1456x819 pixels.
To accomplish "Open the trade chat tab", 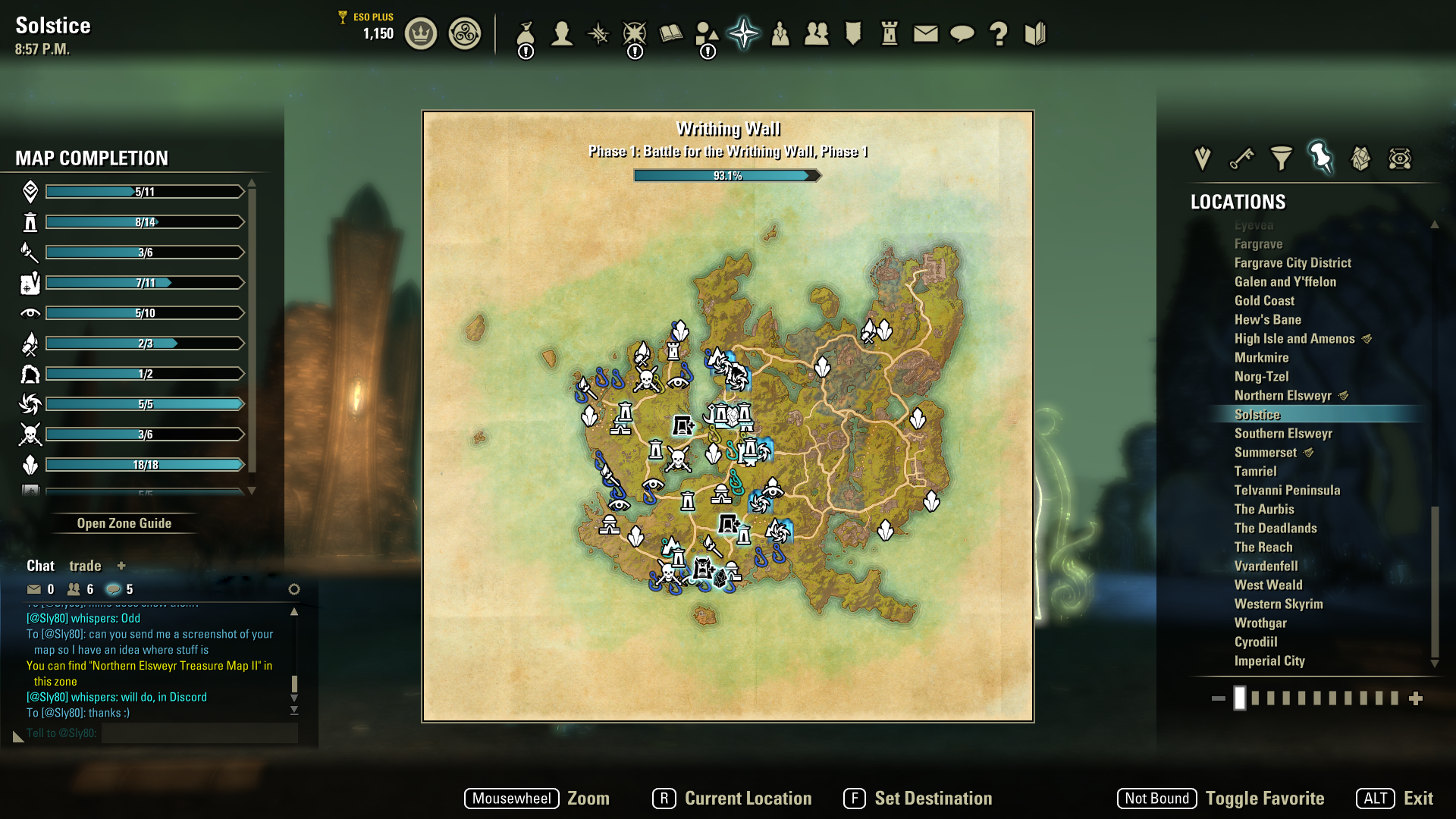I will [85, 566].
